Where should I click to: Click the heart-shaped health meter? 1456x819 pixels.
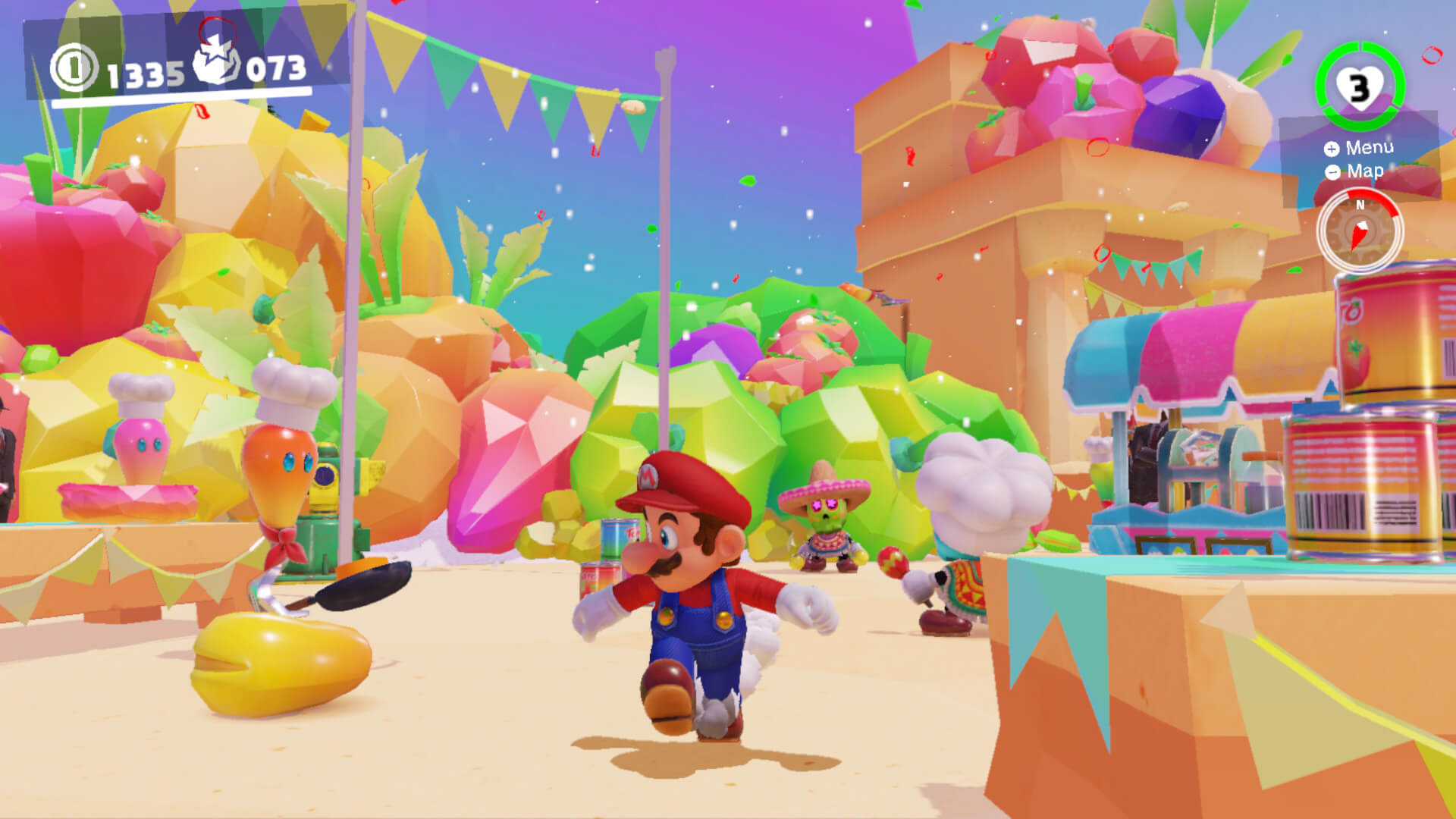(x=1360, y=86)
